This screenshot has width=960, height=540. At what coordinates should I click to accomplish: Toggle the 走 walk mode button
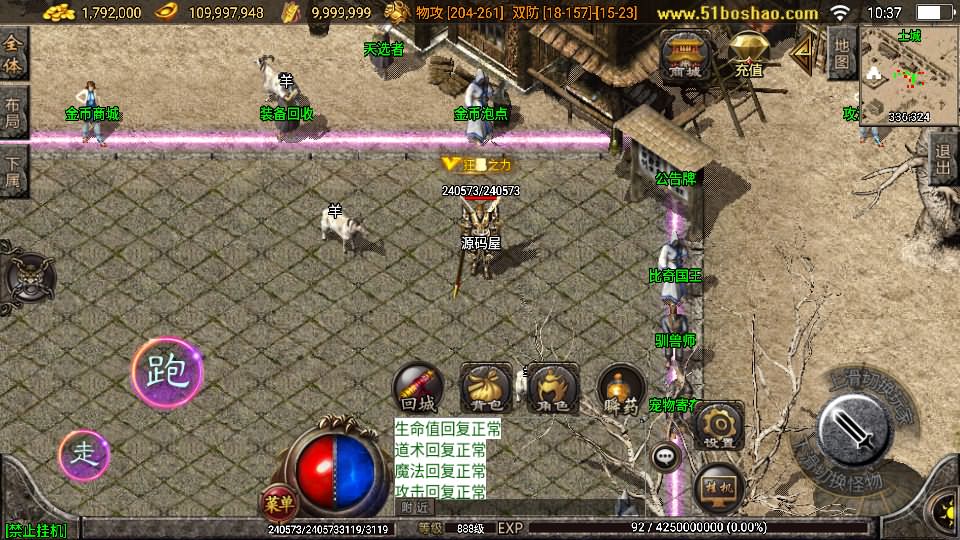83,455
